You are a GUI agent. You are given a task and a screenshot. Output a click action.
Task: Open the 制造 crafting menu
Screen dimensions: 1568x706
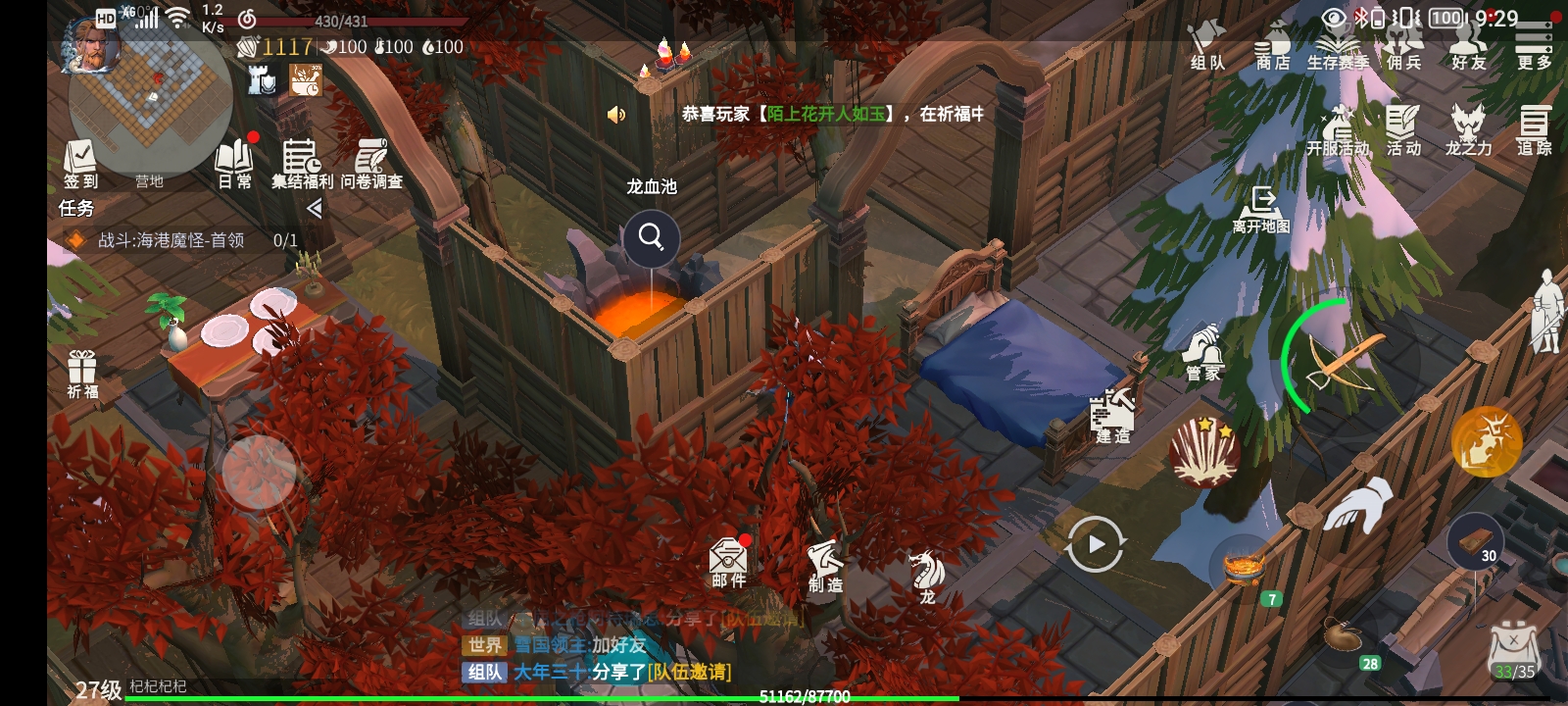pos(825,567)
